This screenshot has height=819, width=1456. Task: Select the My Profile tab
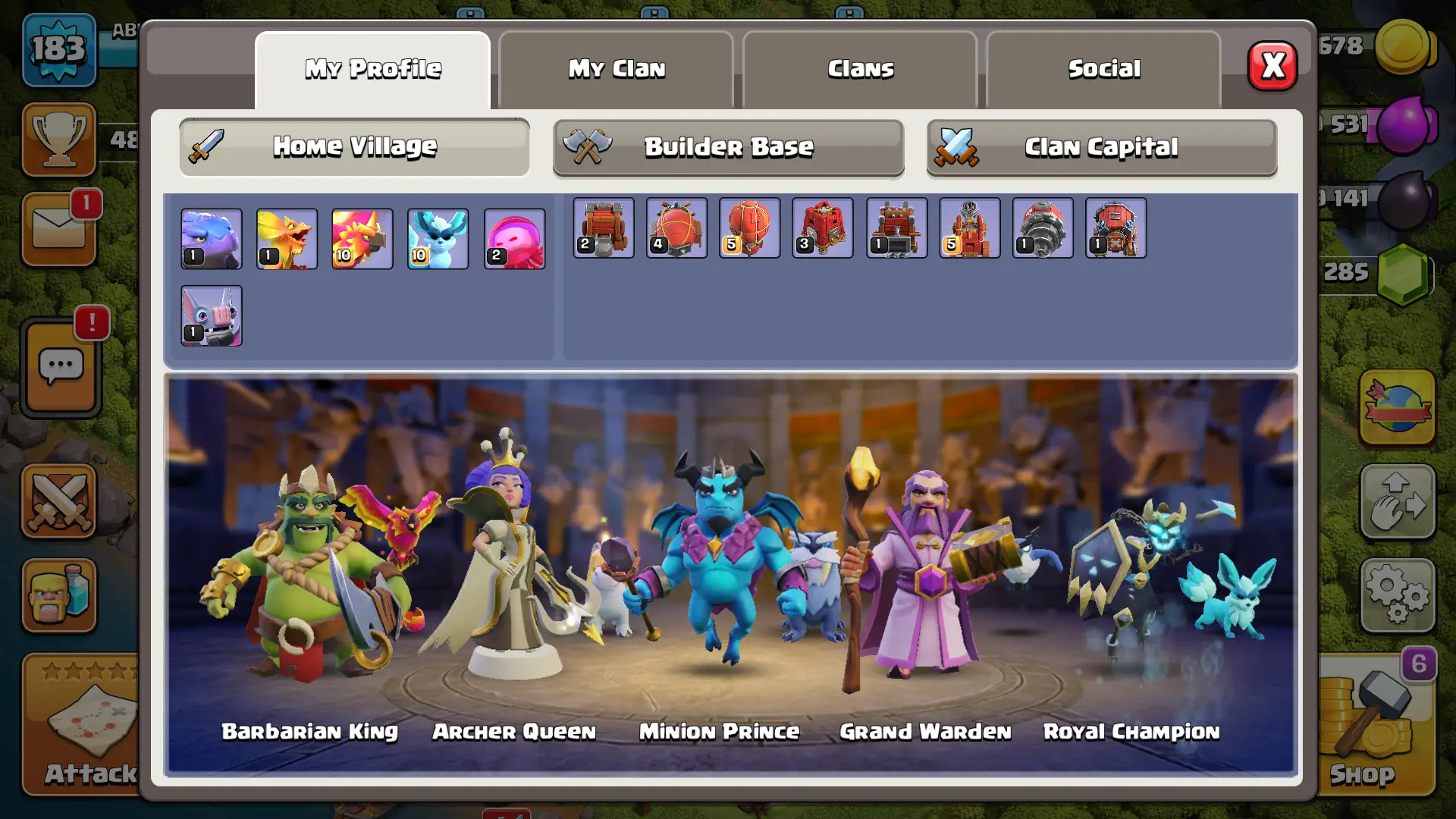pyautogui.click(x=372, y=69)
